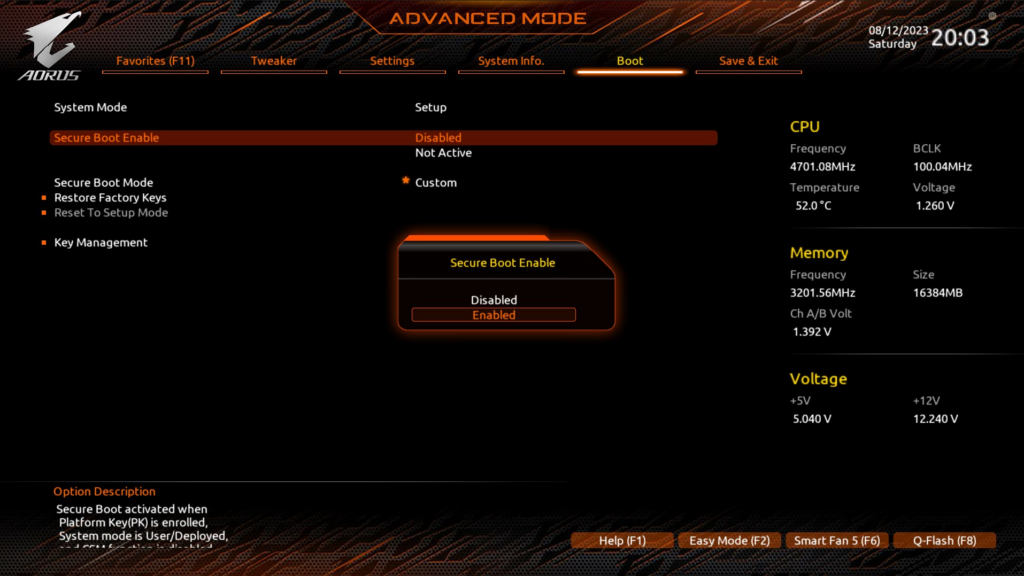
Task: Switch to the Favorites (F11) tab
Action: pyautogui.click(x=155, y=61)
